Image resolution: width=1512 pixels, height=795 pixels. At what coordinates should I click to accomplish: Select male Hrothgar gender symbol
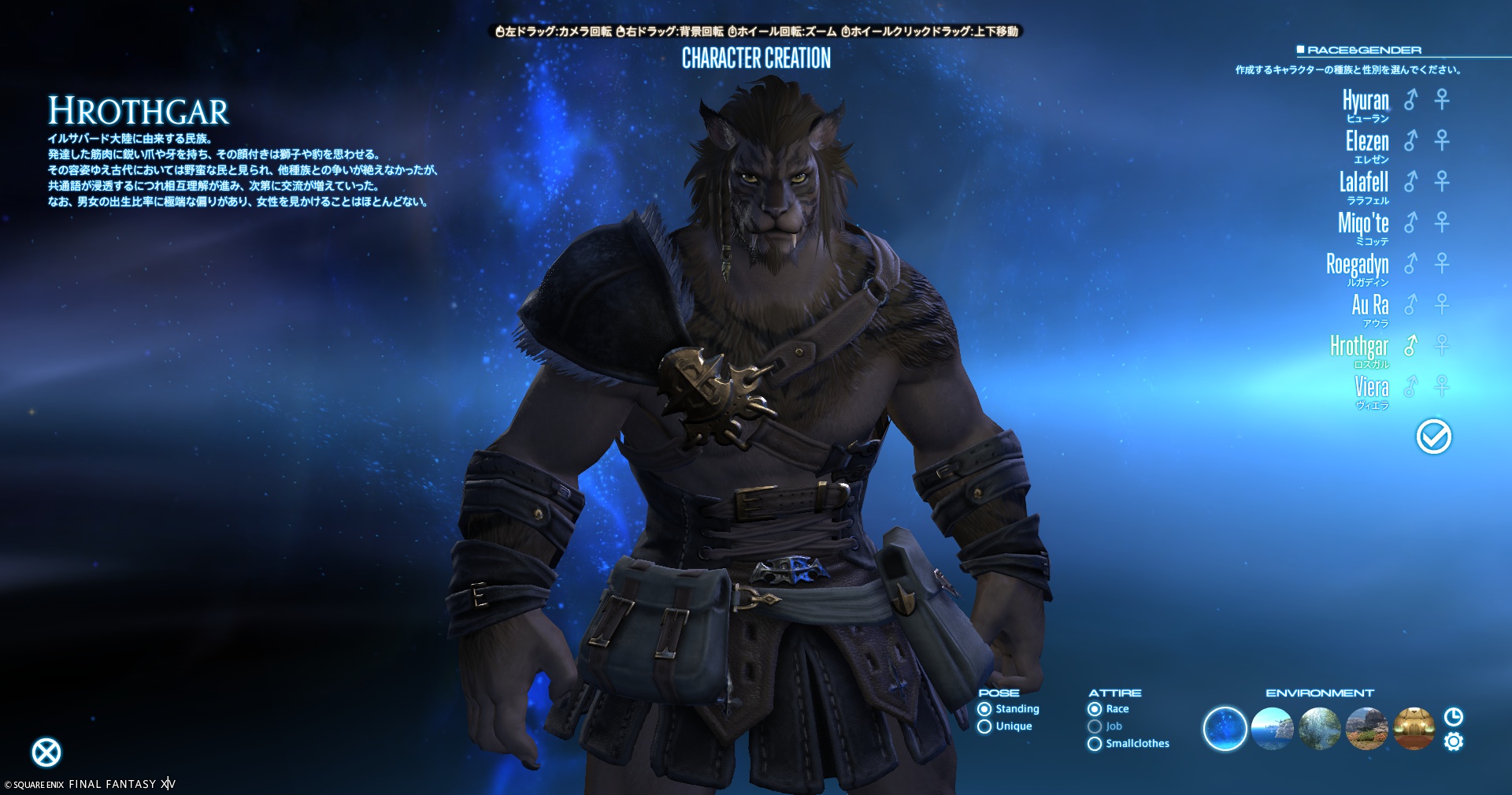coord(1410,345)
